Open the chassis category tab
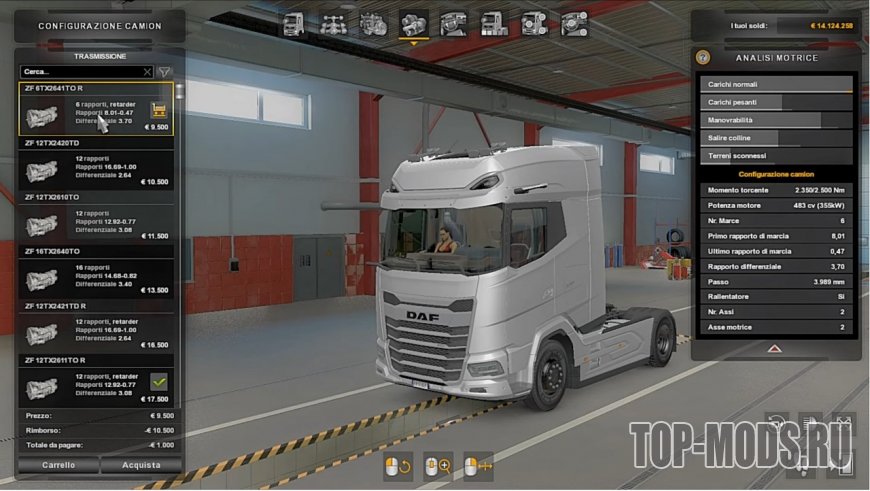 (333, 23)
